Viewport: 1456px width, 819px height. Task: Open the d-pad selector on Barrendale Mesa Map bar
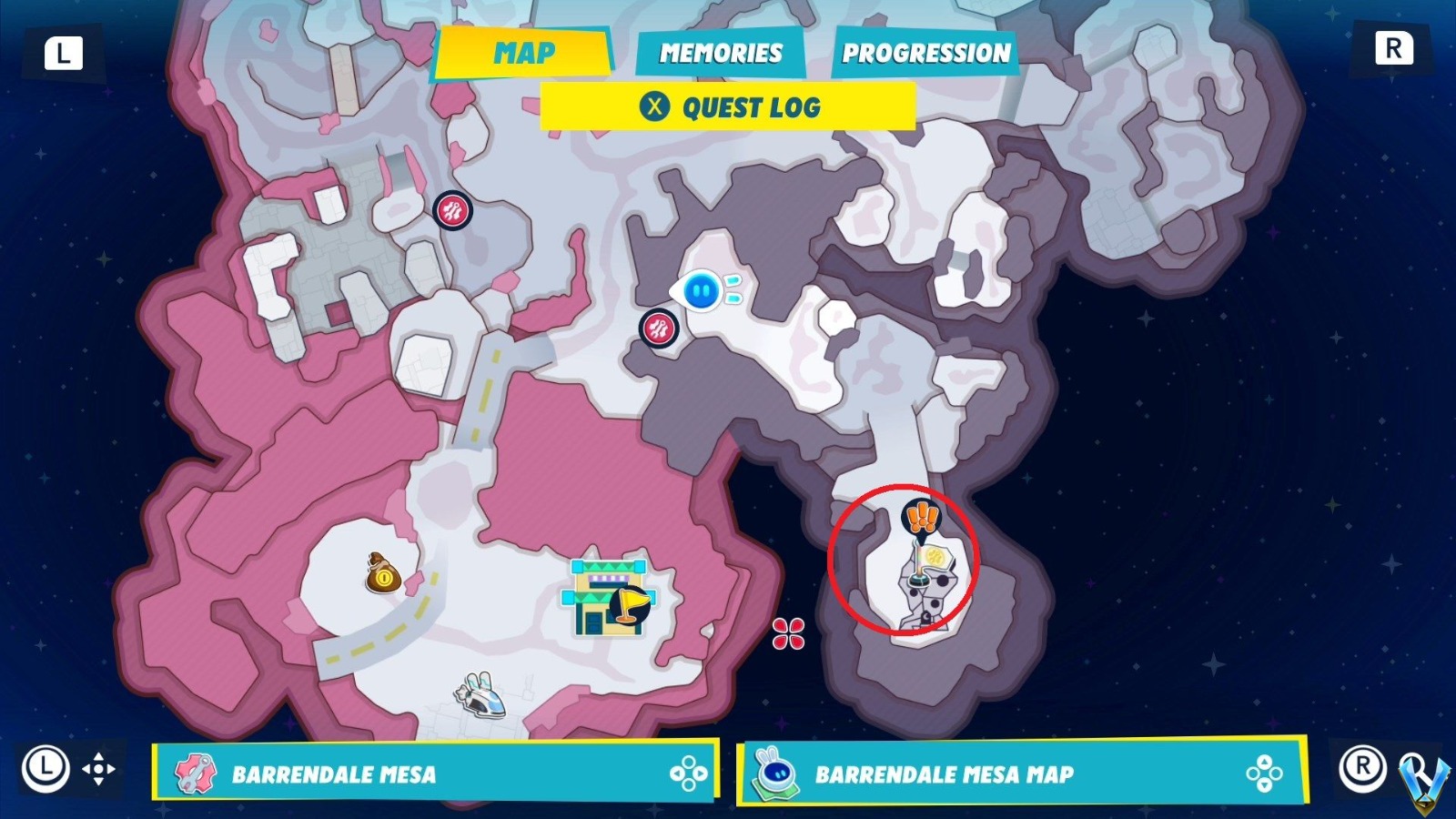pyautogui.click(x=1263, y=774)
